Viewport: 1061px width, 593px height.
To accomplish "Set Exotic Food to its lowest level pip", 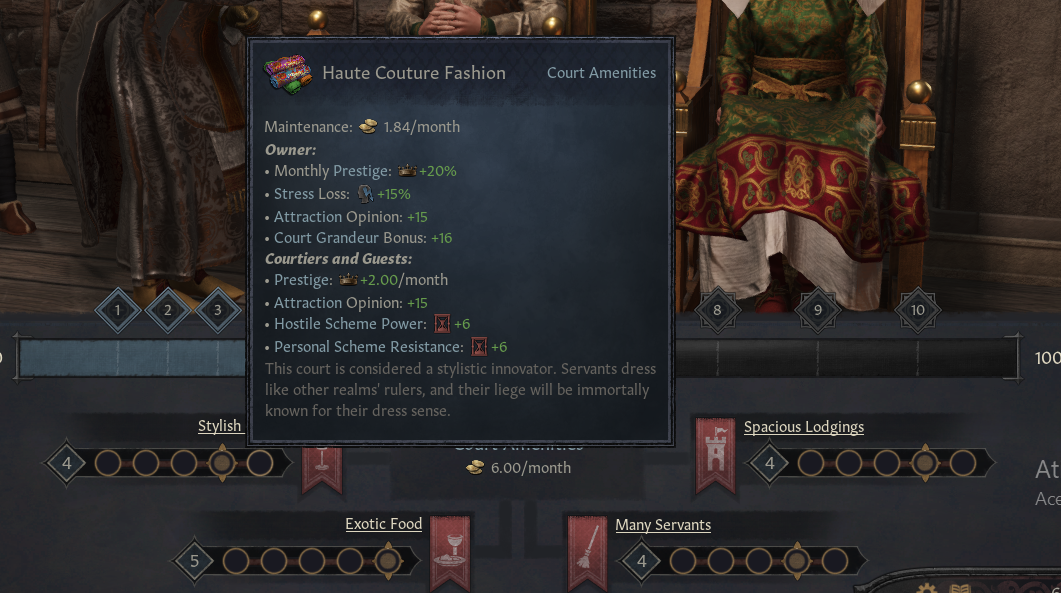I will point(236,561).
